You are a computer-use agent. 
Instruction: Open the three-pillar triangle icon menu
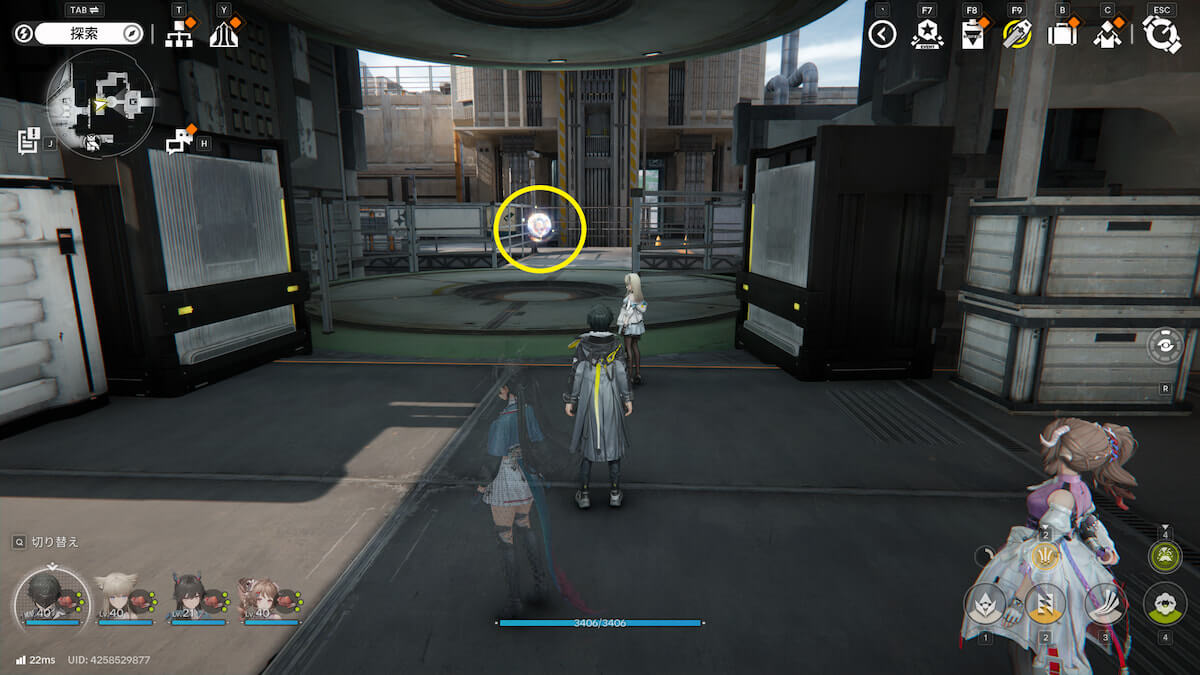[223, 34]
